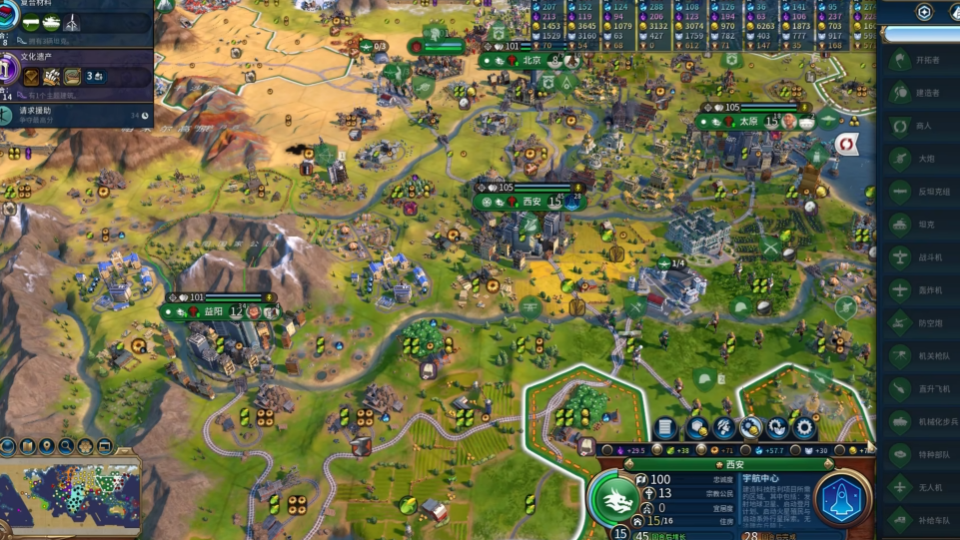The image size is (960, 540).
Task: Select the 北京 city banner
Action: (532, 60)
